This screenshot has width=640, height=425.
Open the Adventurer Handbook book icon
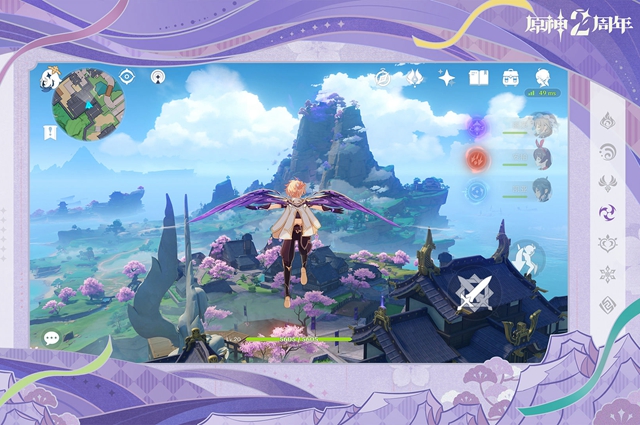(478, 78)
